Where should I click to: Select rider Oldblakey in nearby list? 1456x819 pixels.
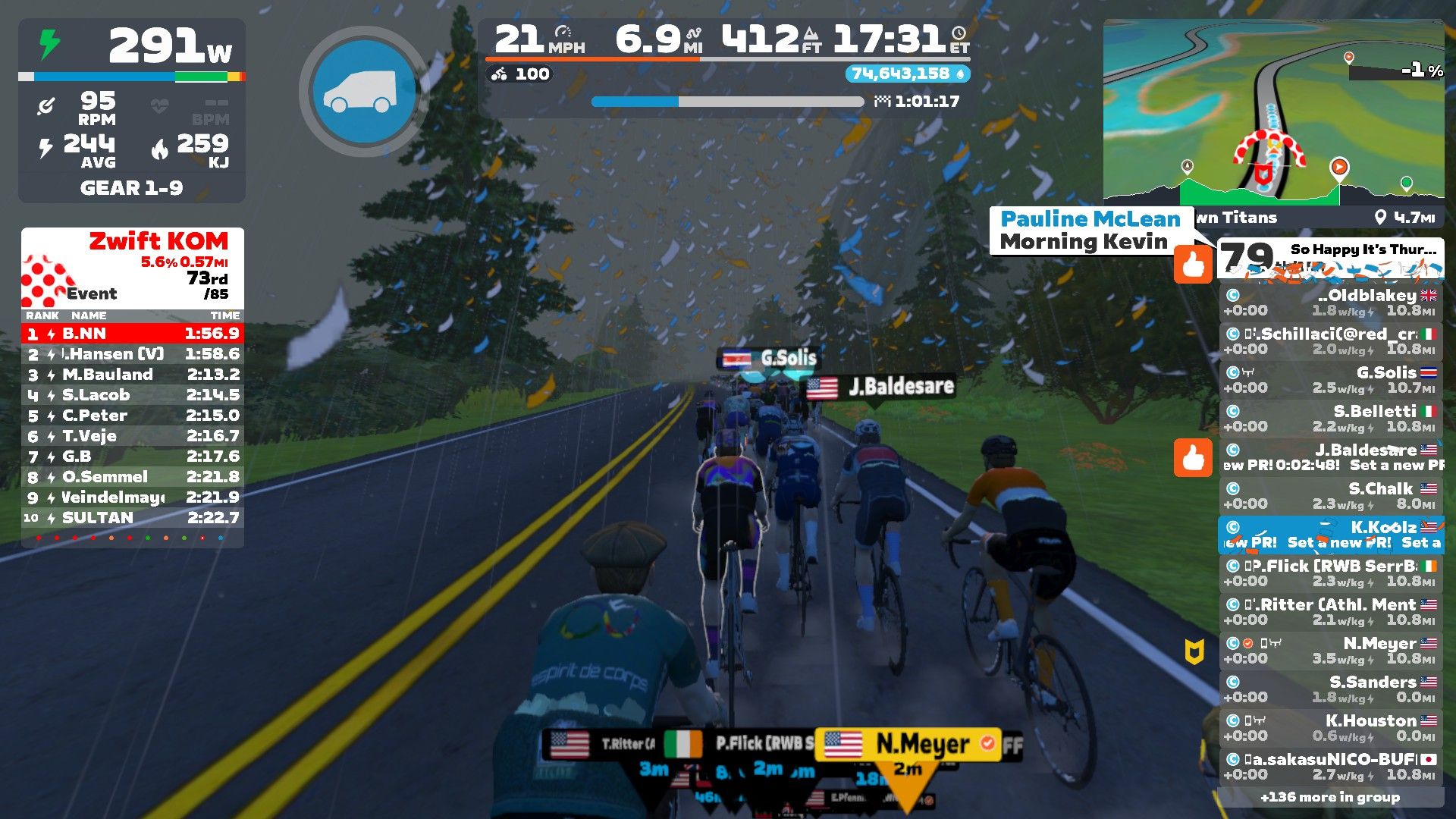click(1331, 302)
